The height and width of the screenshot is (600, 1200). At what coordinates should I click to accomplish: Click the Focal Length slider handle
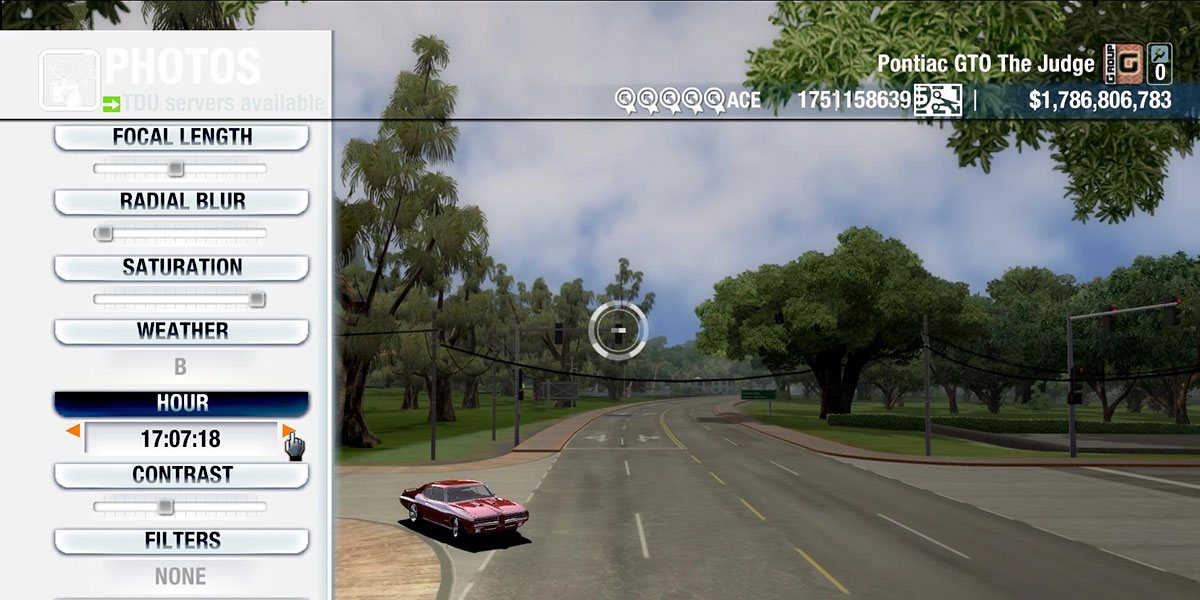click(x=176, y=168)
